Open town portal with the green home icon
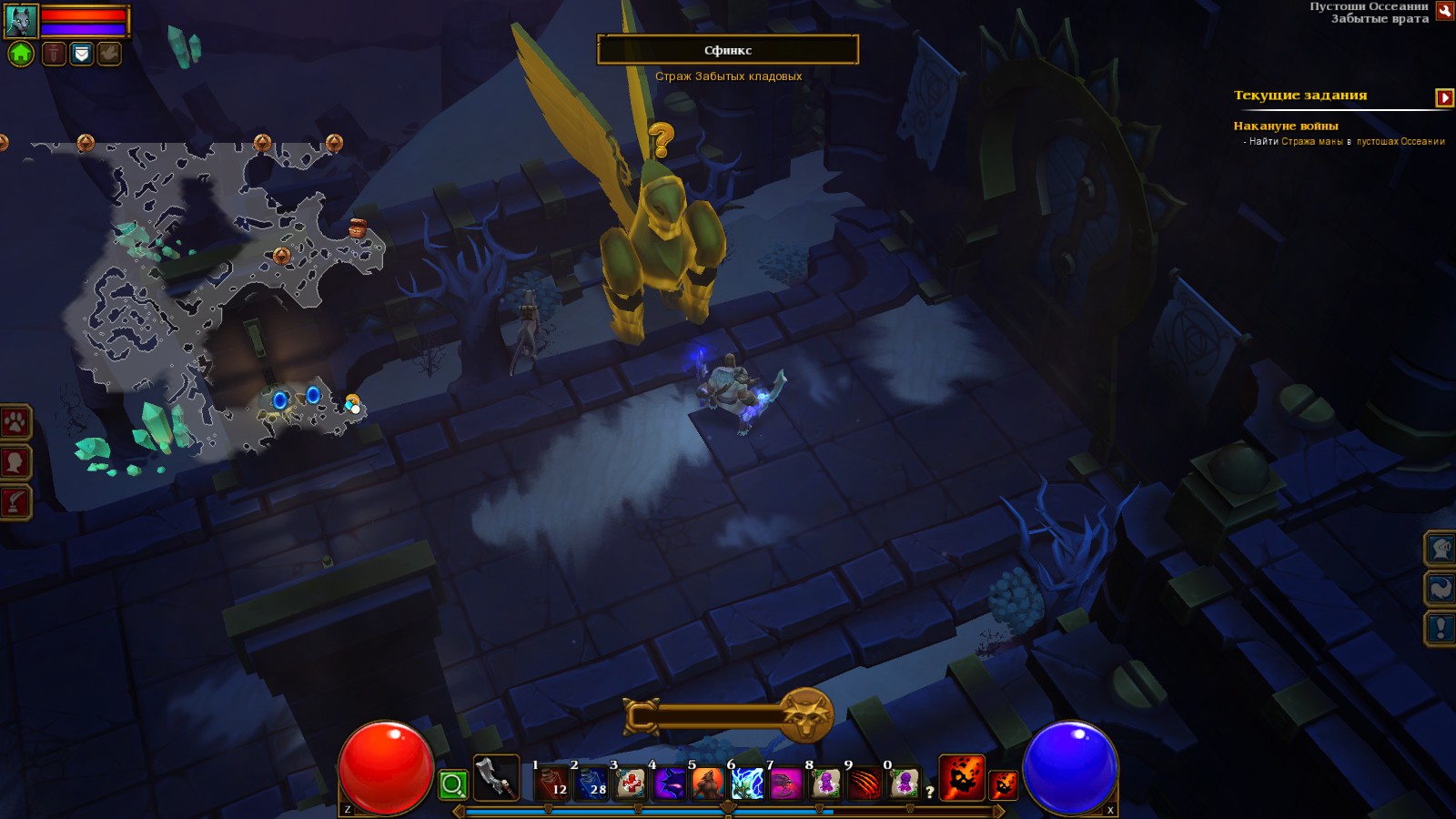 (x=18, y=56)
